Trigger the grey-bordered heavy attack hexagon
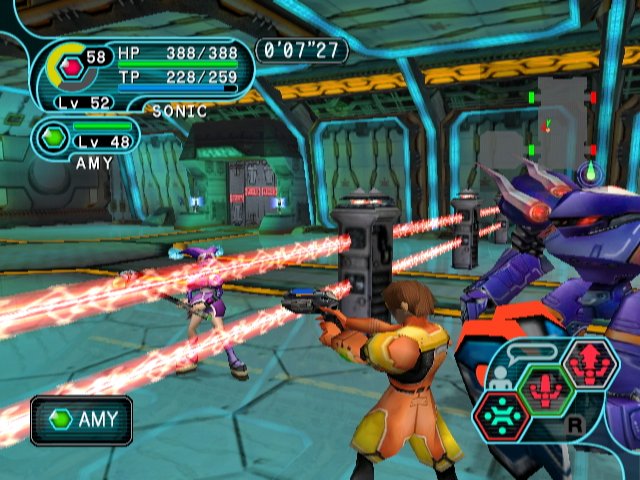This screenshot has width=640, height=480. (x=589, y=364)
